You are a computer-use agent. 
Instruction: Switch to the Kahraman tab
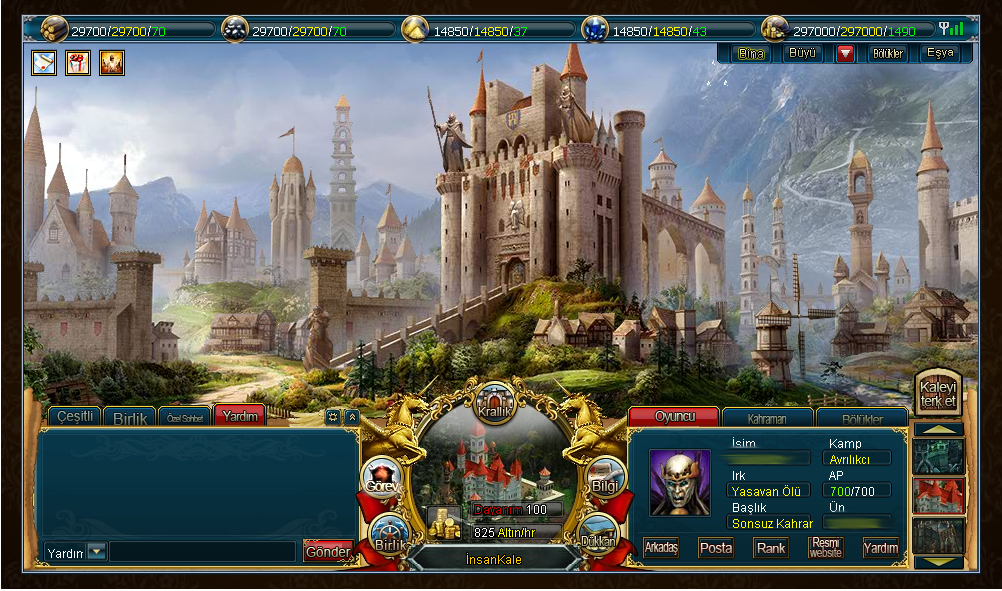(767, 418)
